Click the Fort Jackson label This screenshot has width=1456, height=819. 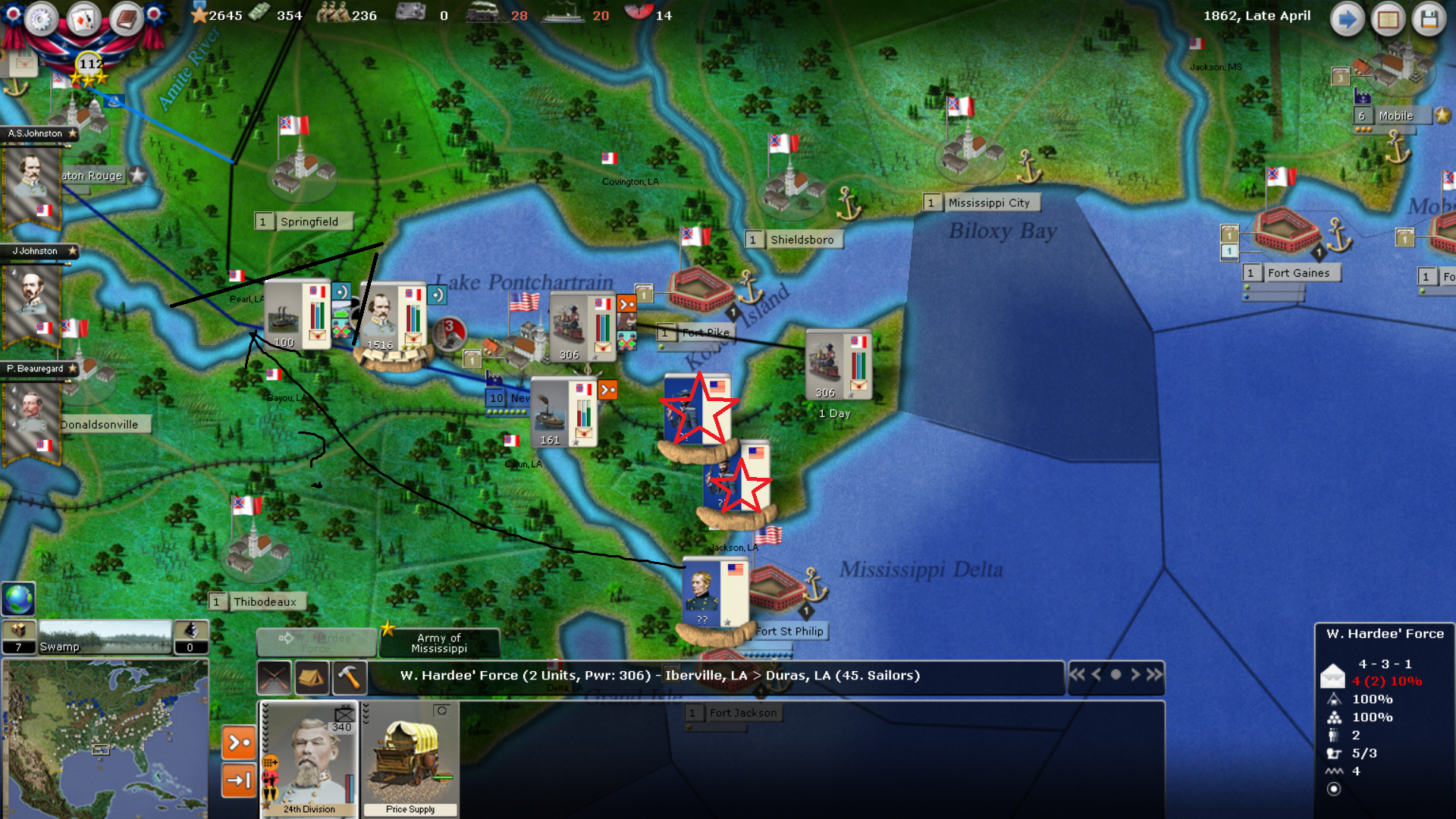pos(742,713)
